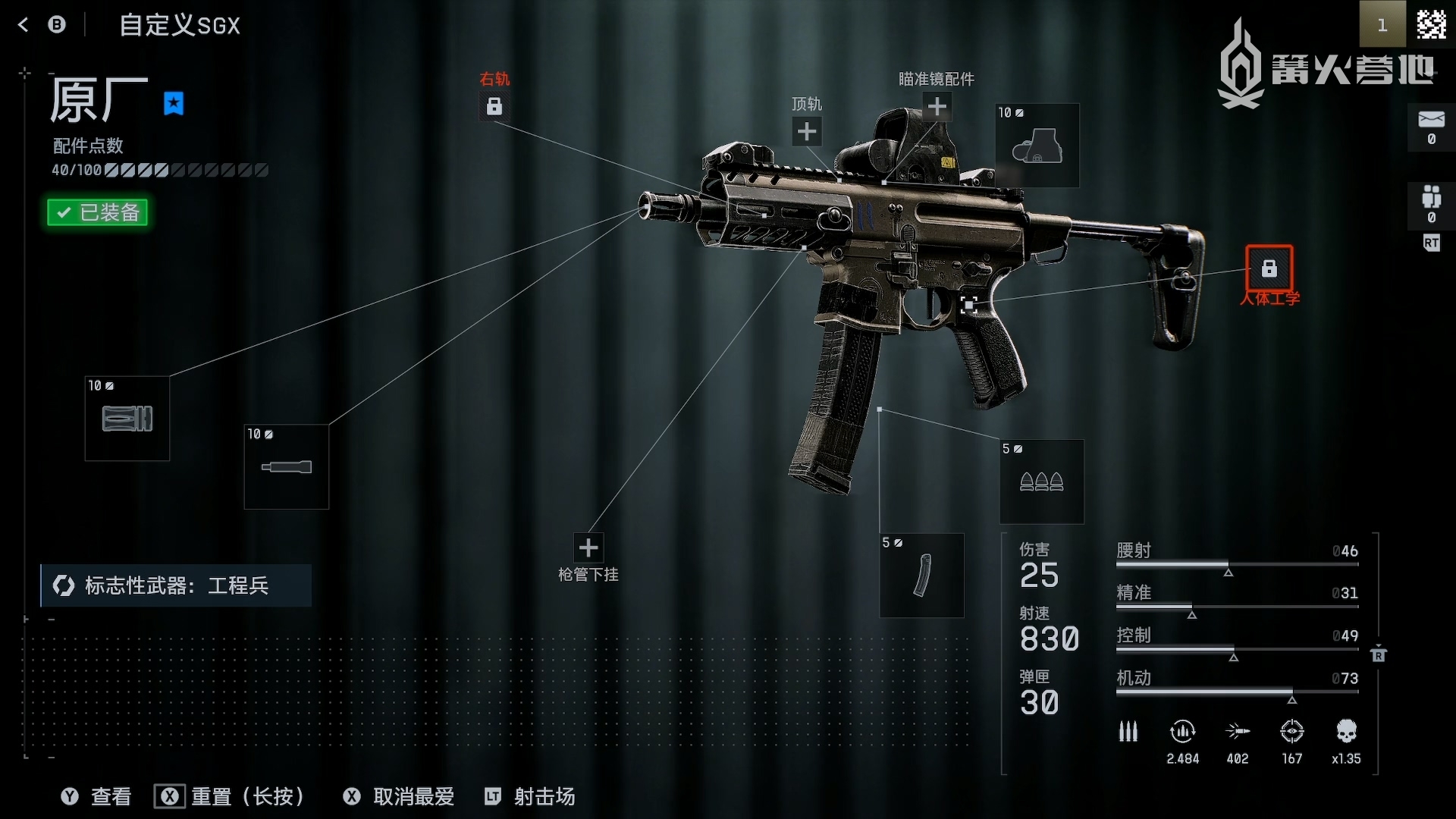Open the muzzle attachment slot

click(127, 419)
